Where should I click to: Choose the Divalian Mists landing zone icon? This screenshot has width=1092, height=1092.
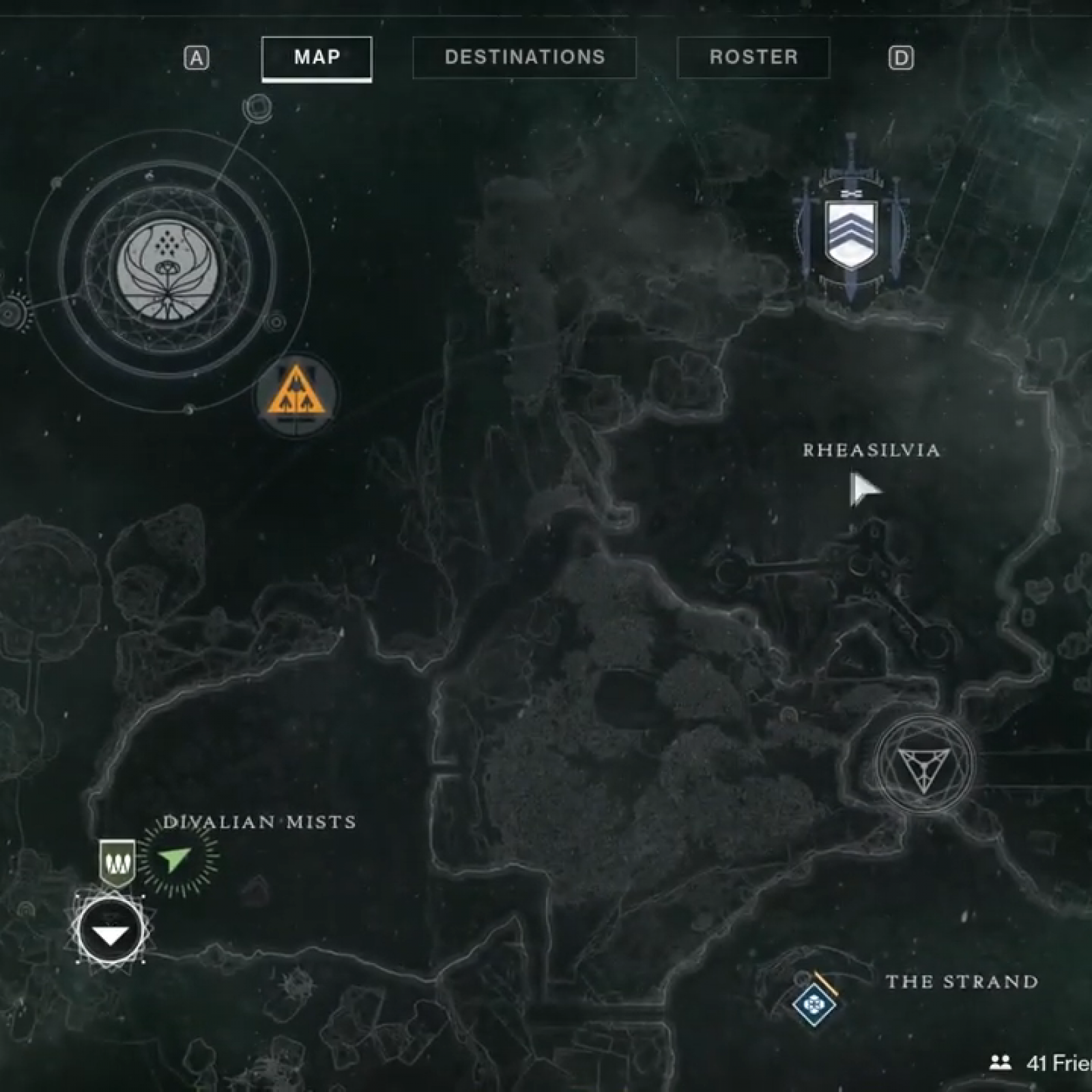click(111, 930)
